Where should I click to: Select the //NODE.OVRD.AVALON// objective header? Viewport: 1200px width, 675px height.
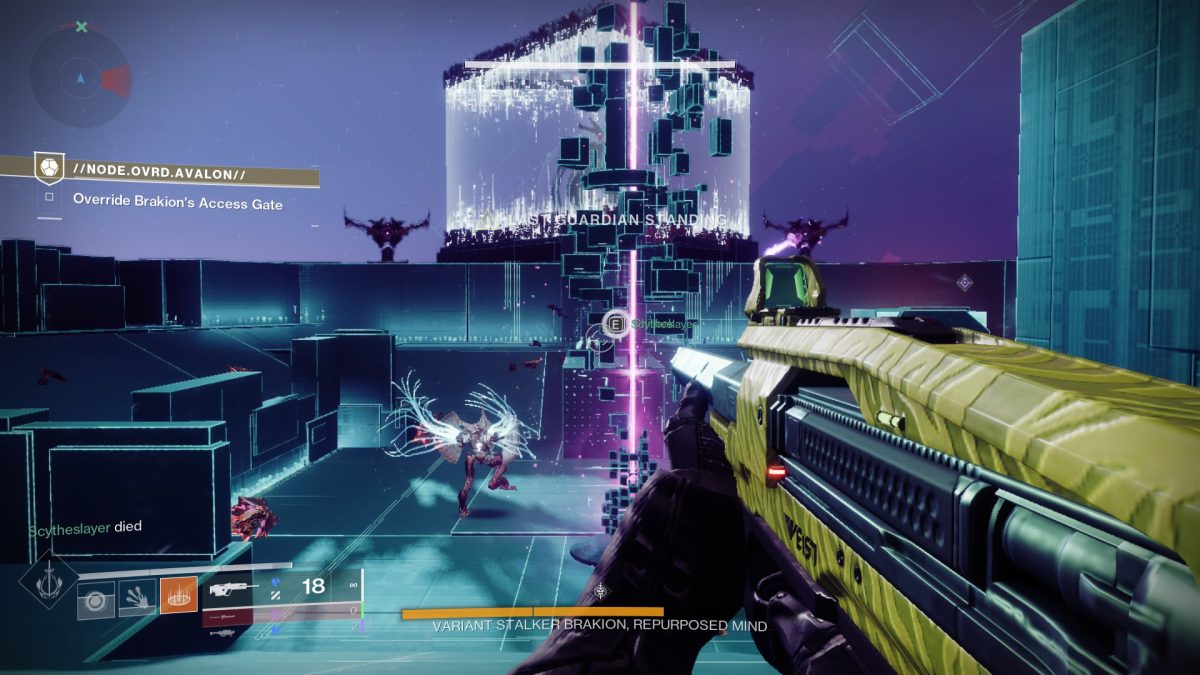coord(160,174)
